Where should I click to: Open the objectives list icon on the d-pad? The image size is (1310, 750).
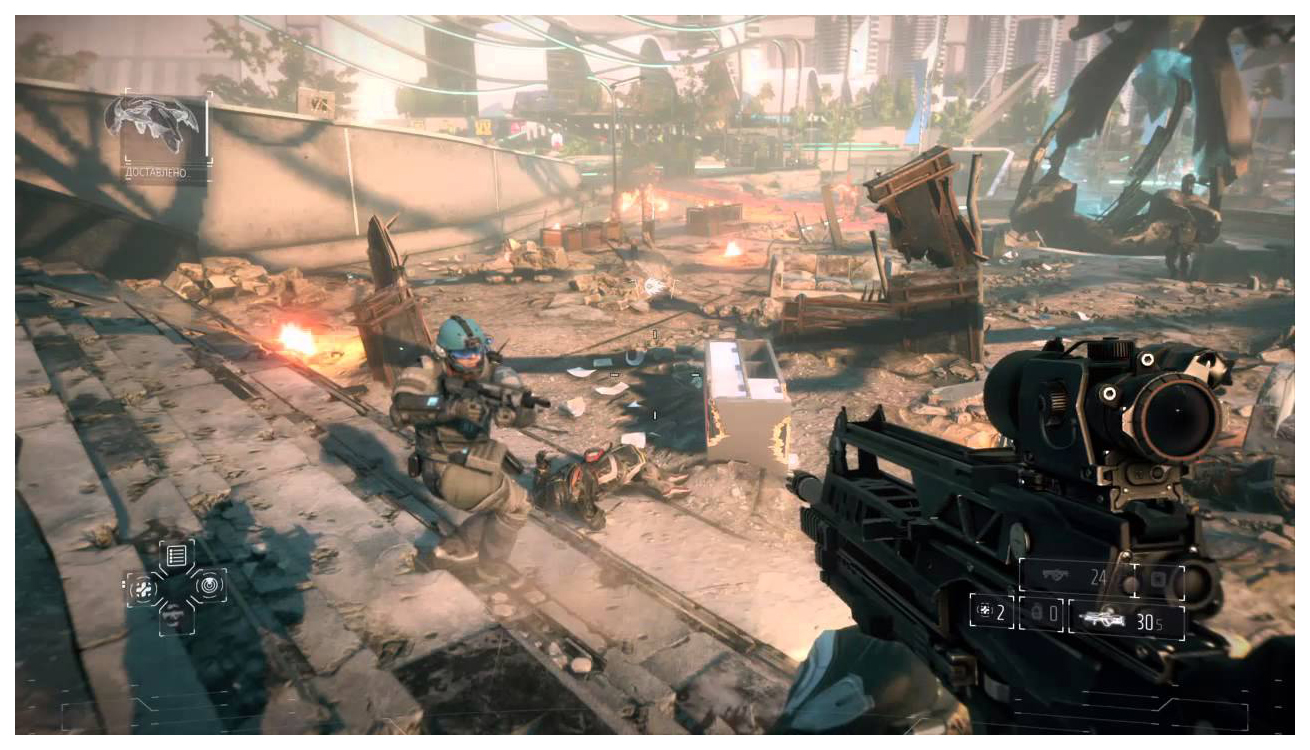(x=176, y=555)
